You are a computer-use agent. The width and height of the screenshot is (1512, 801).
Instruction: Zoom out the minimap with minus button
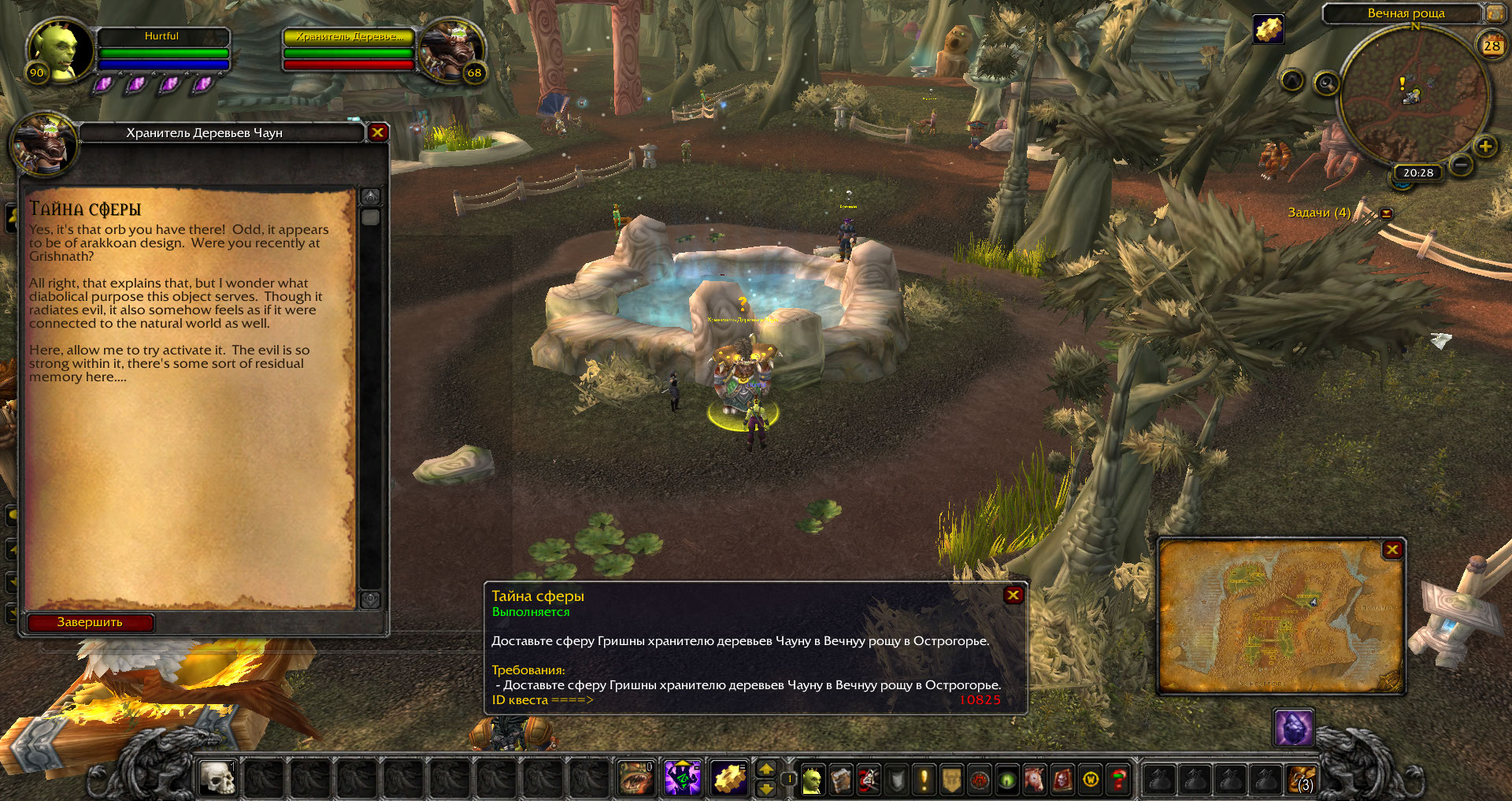tap(1461, 165)
